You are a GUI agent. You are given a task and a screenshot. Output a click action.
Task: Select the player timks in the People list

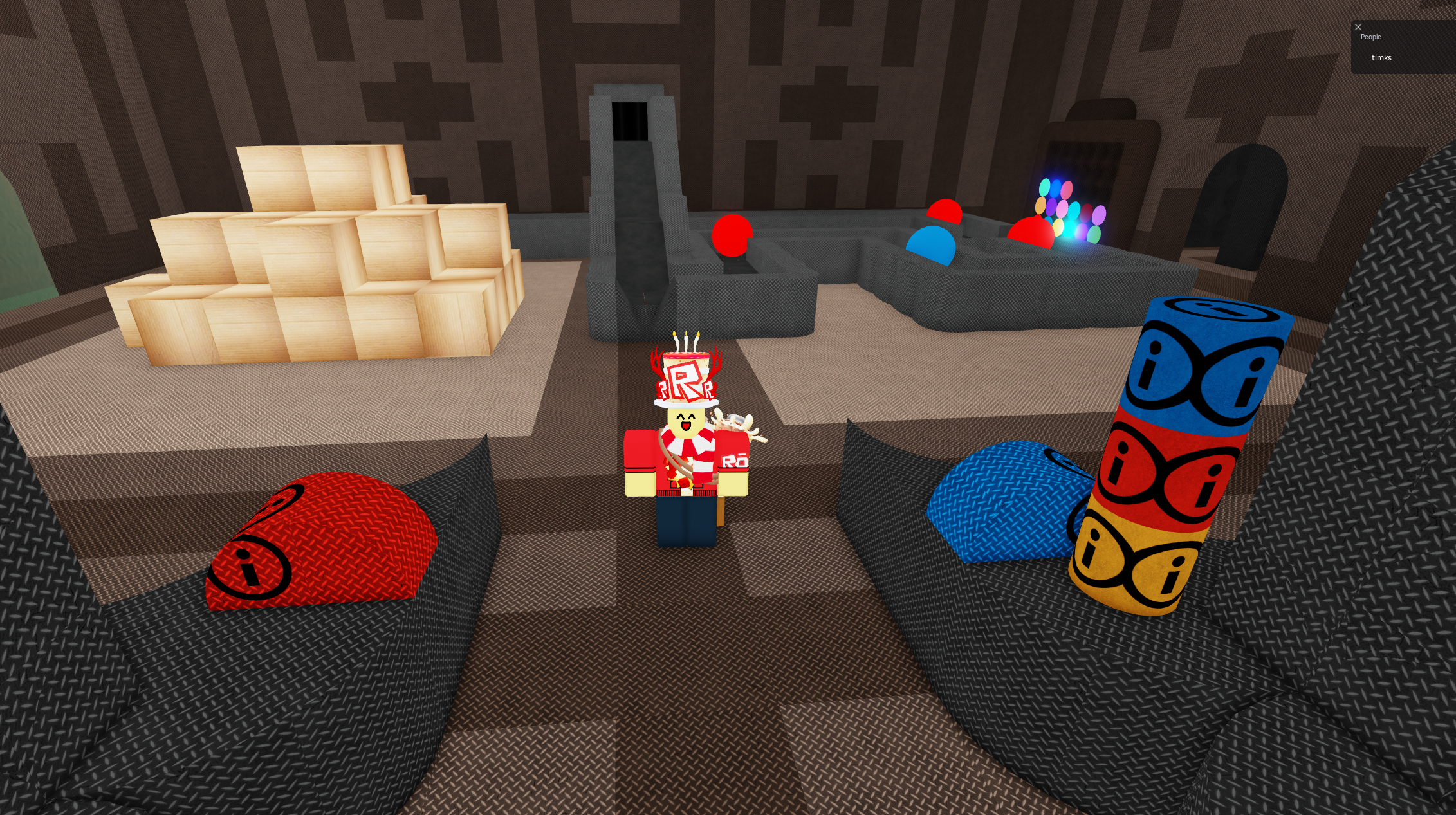(x=1381, y=57)
